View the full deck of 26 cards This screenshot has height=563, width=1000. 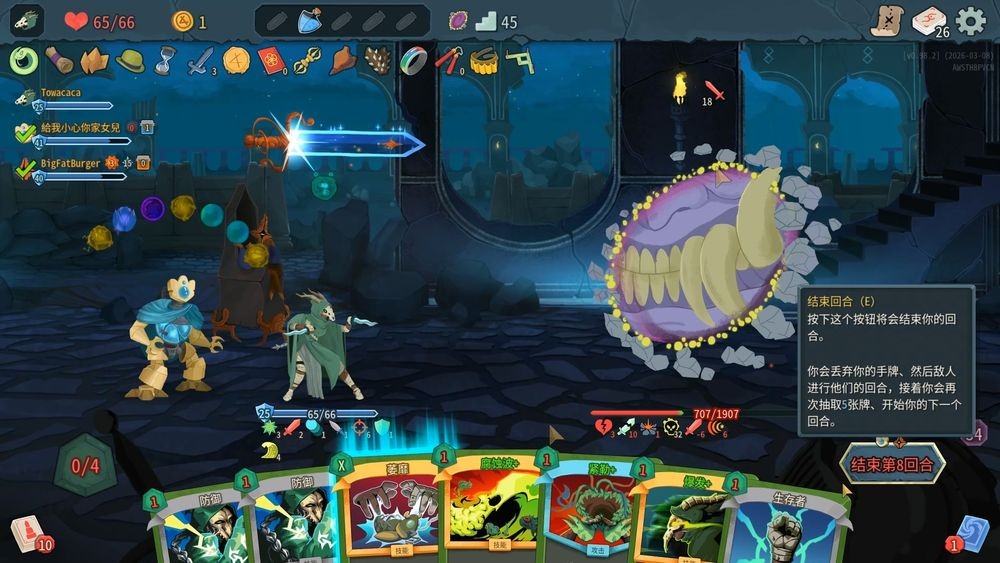929,21
